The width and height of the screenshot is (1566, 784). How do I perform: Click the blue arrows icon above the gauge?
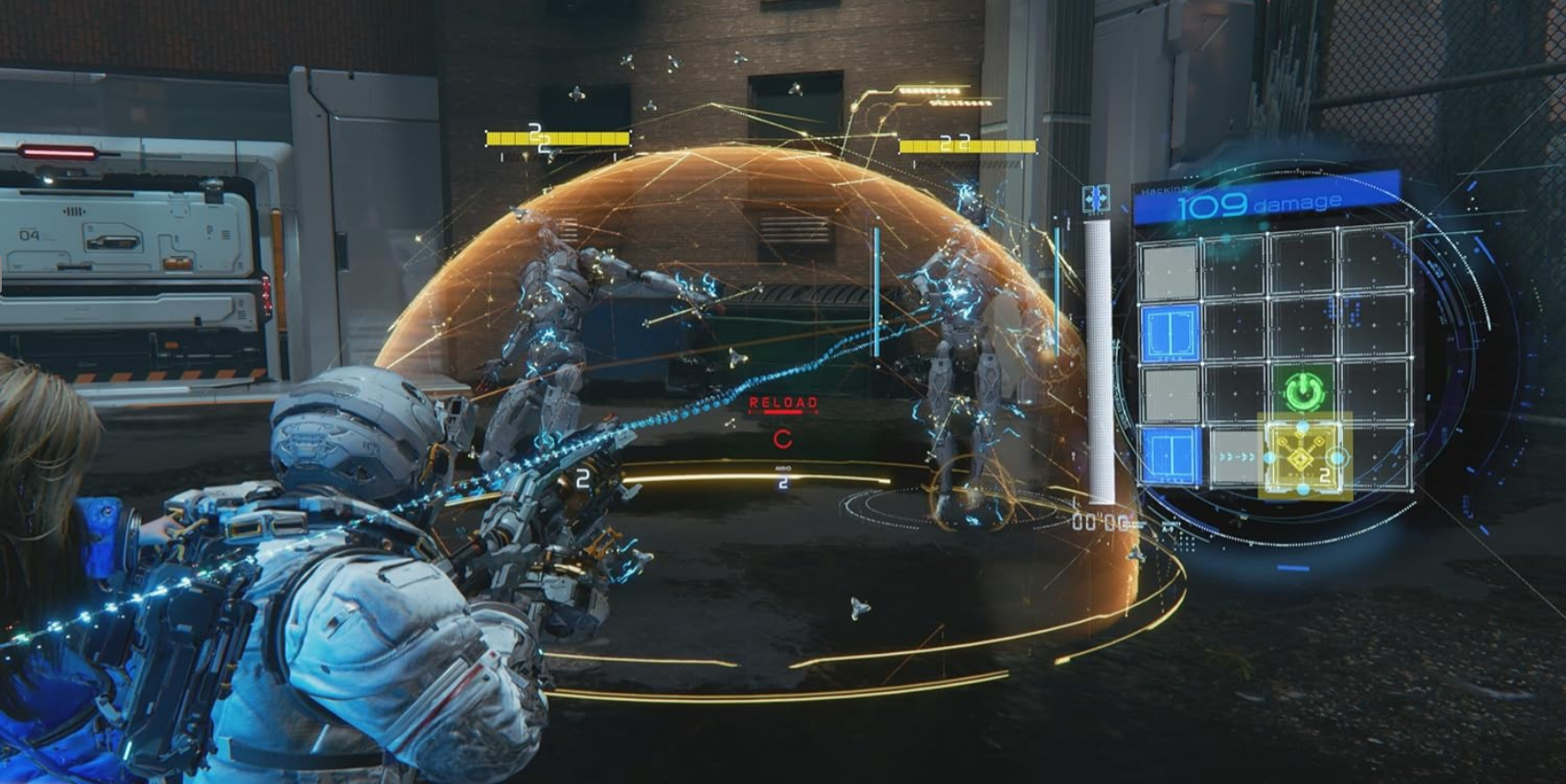pyautogui.click(x=1096, y=199)
